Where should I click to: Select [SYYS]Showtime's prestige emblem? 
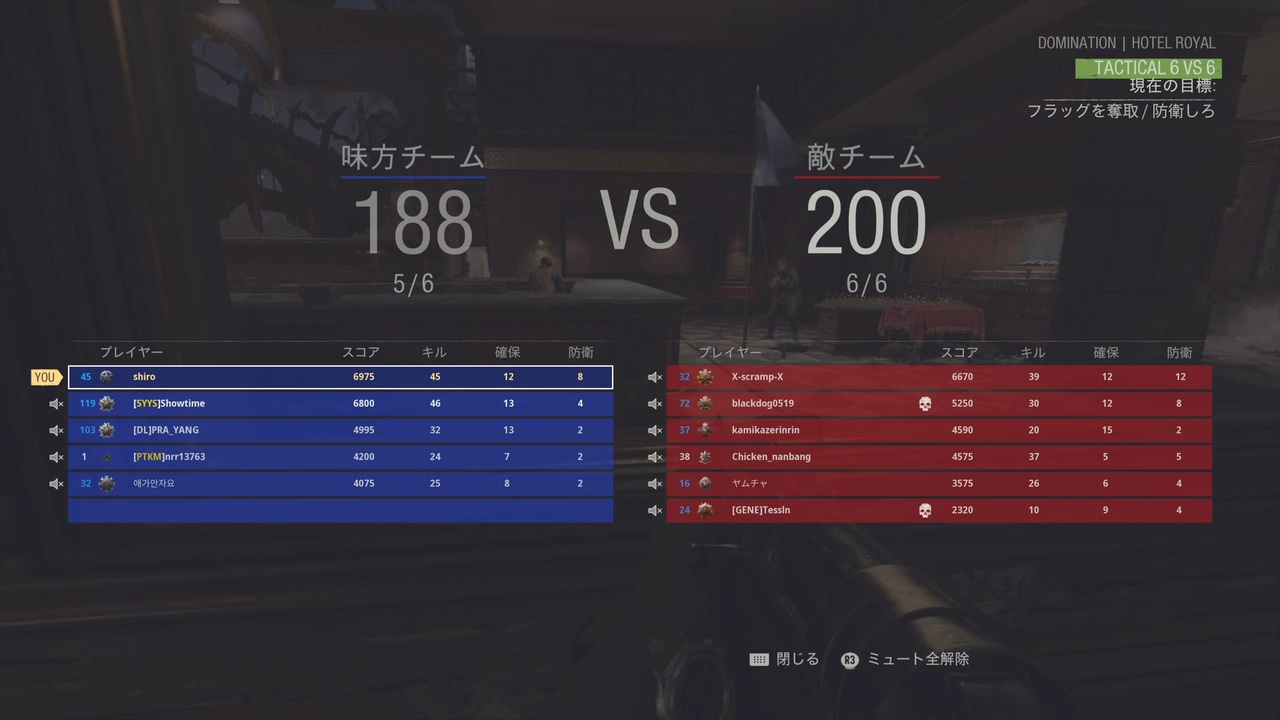tap(106, 403)
